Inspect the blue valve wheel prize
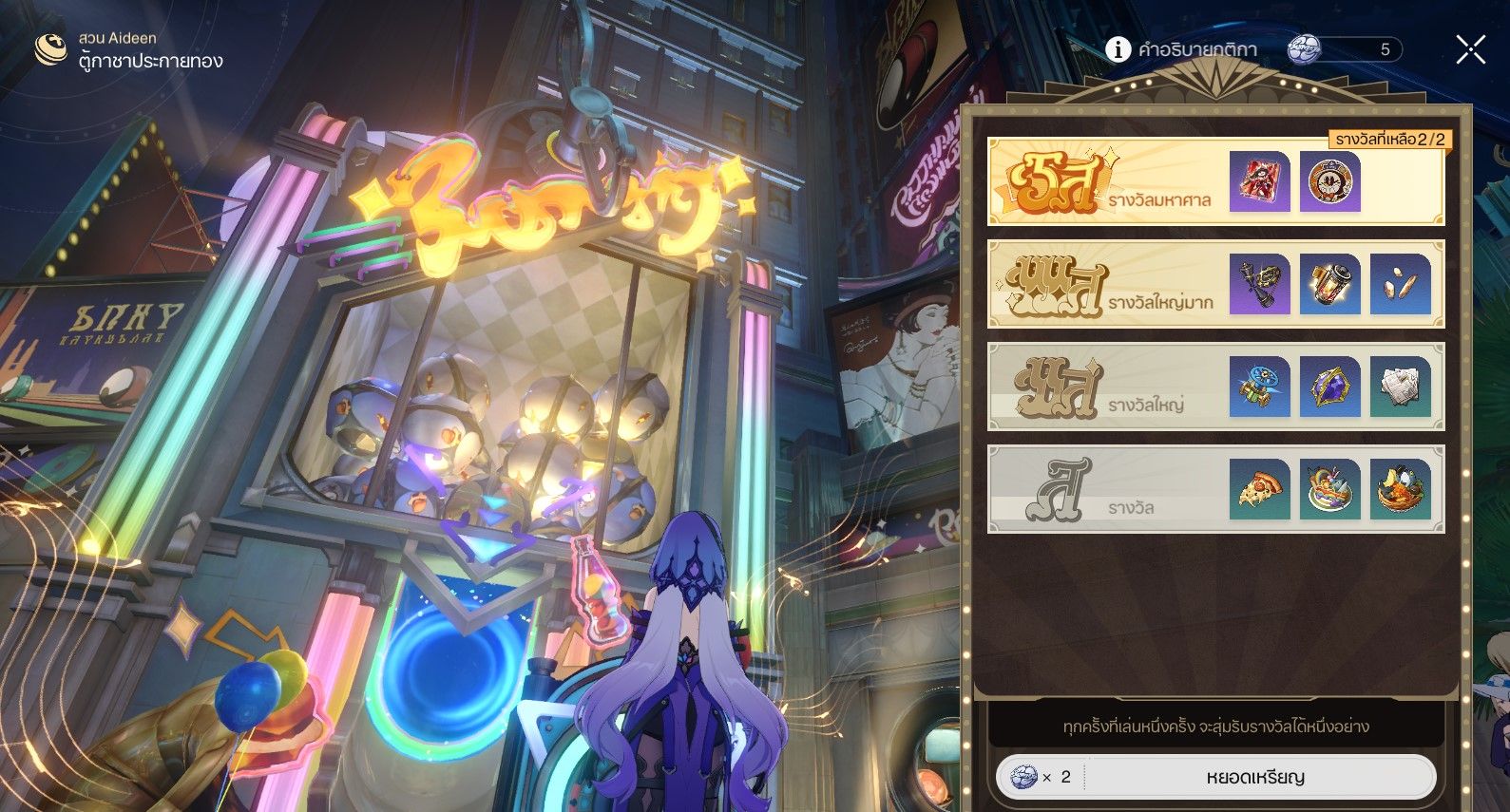This screenshot has width=1510, height=812. (1259, 387)
